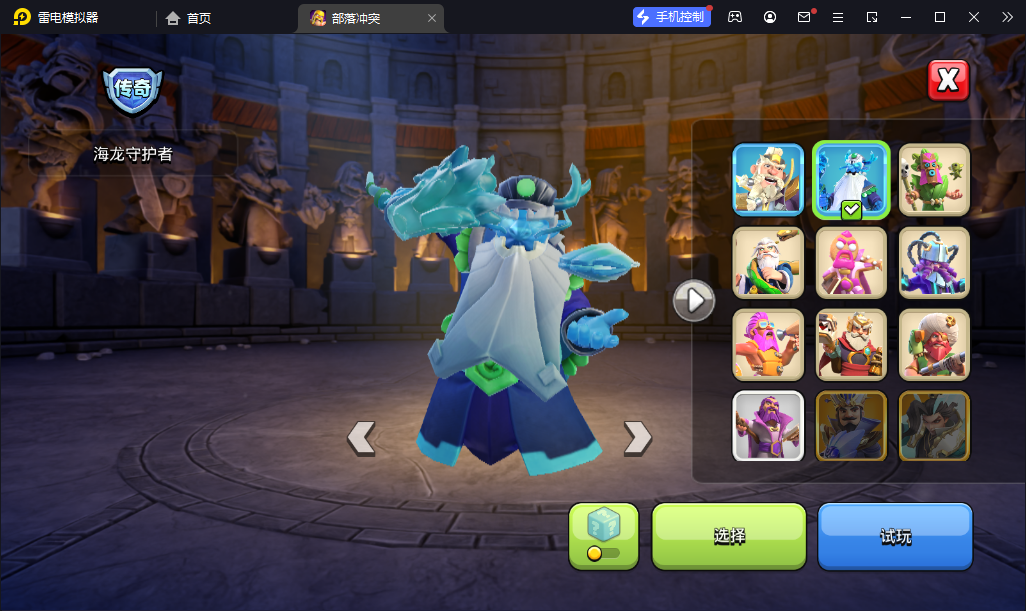Toggle the scenery cube button

tap(603, 534)
